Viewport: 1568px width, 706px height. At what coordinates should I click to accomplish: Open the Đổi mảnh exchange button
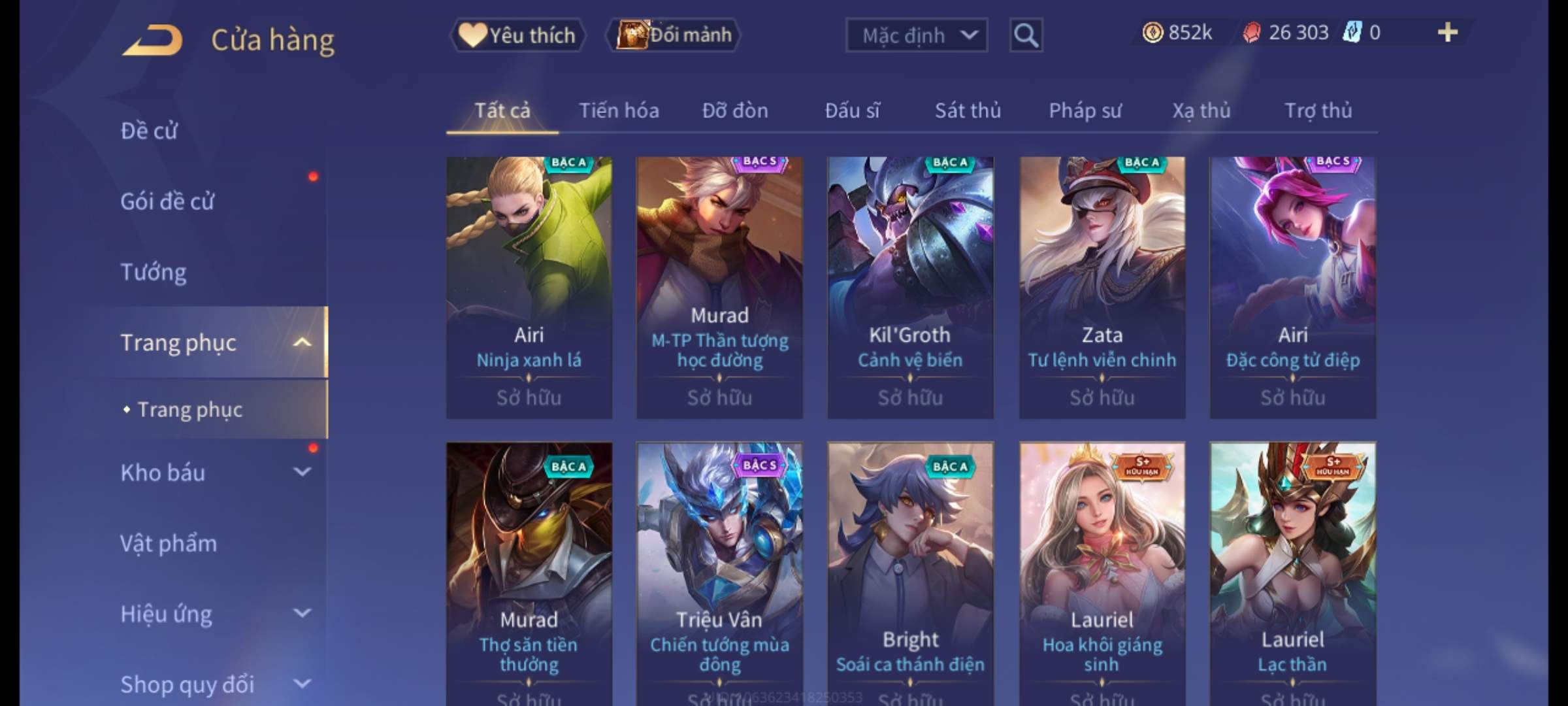(674, 35)
